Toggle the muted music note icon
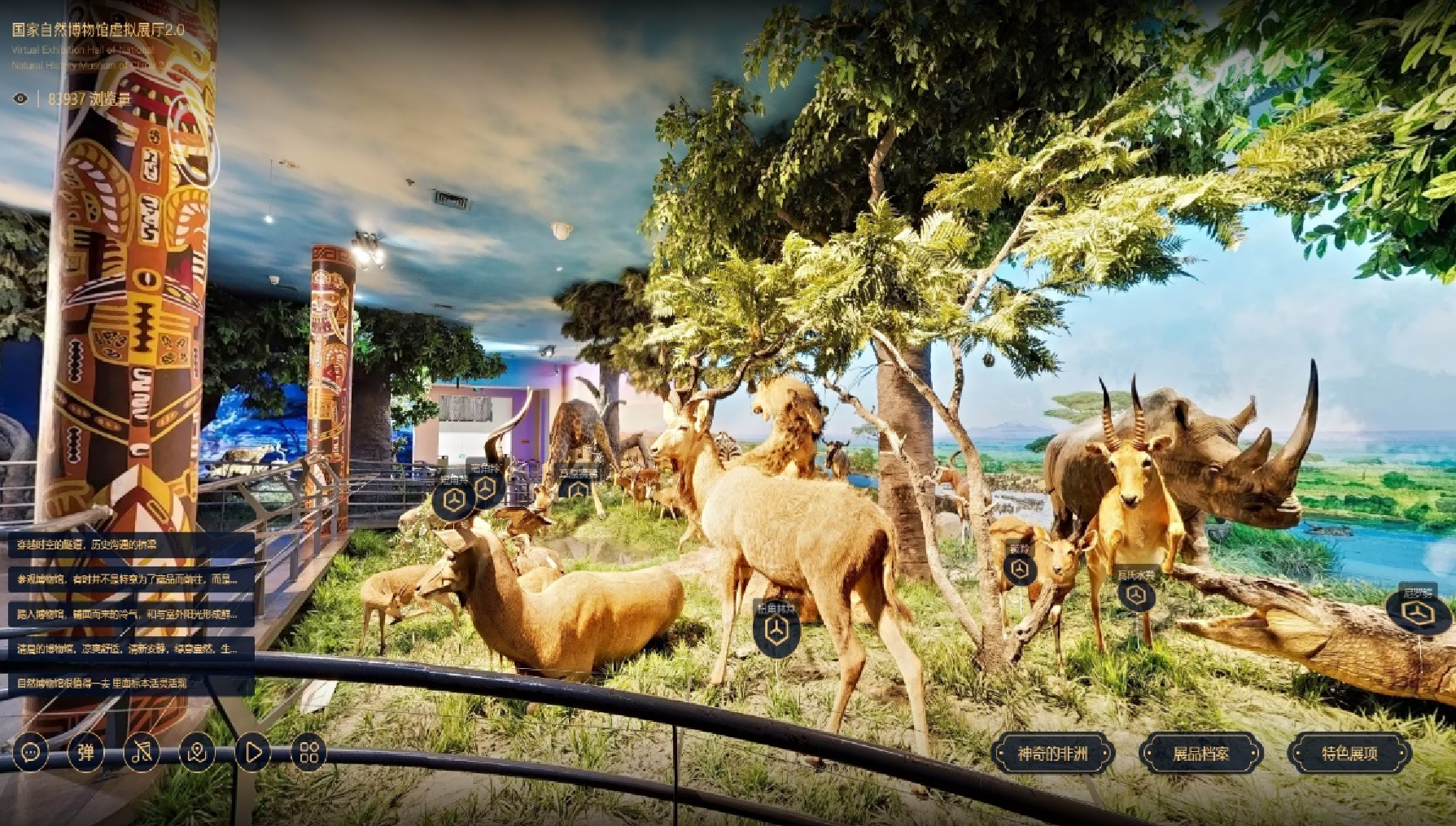Image resolution: width=1456 pixels, height=826 pixels. pos(141,753)
